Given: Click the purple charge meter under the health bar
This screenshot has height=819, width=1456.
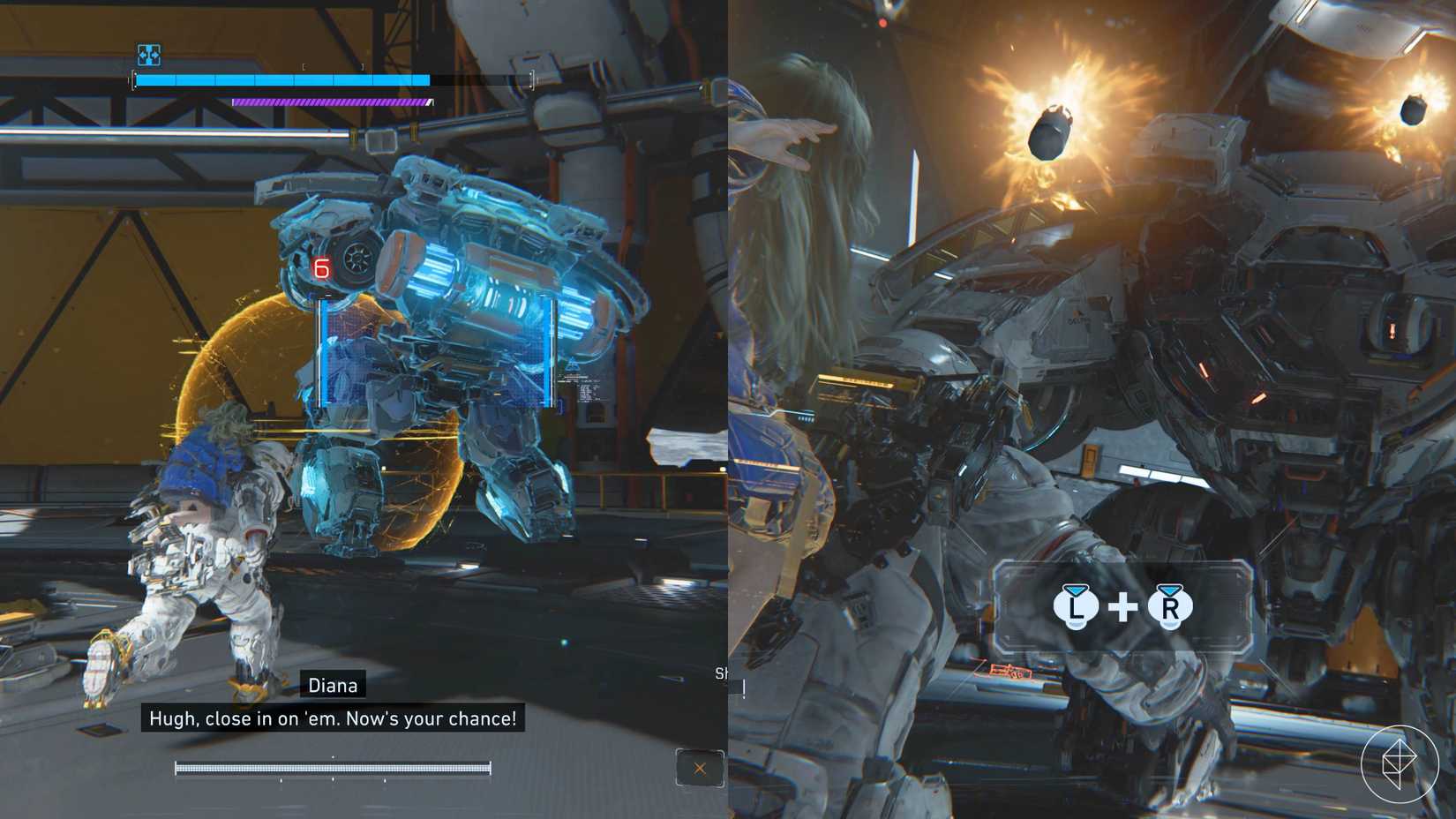Looking at the screenshot, I should (x=331, y=101).
